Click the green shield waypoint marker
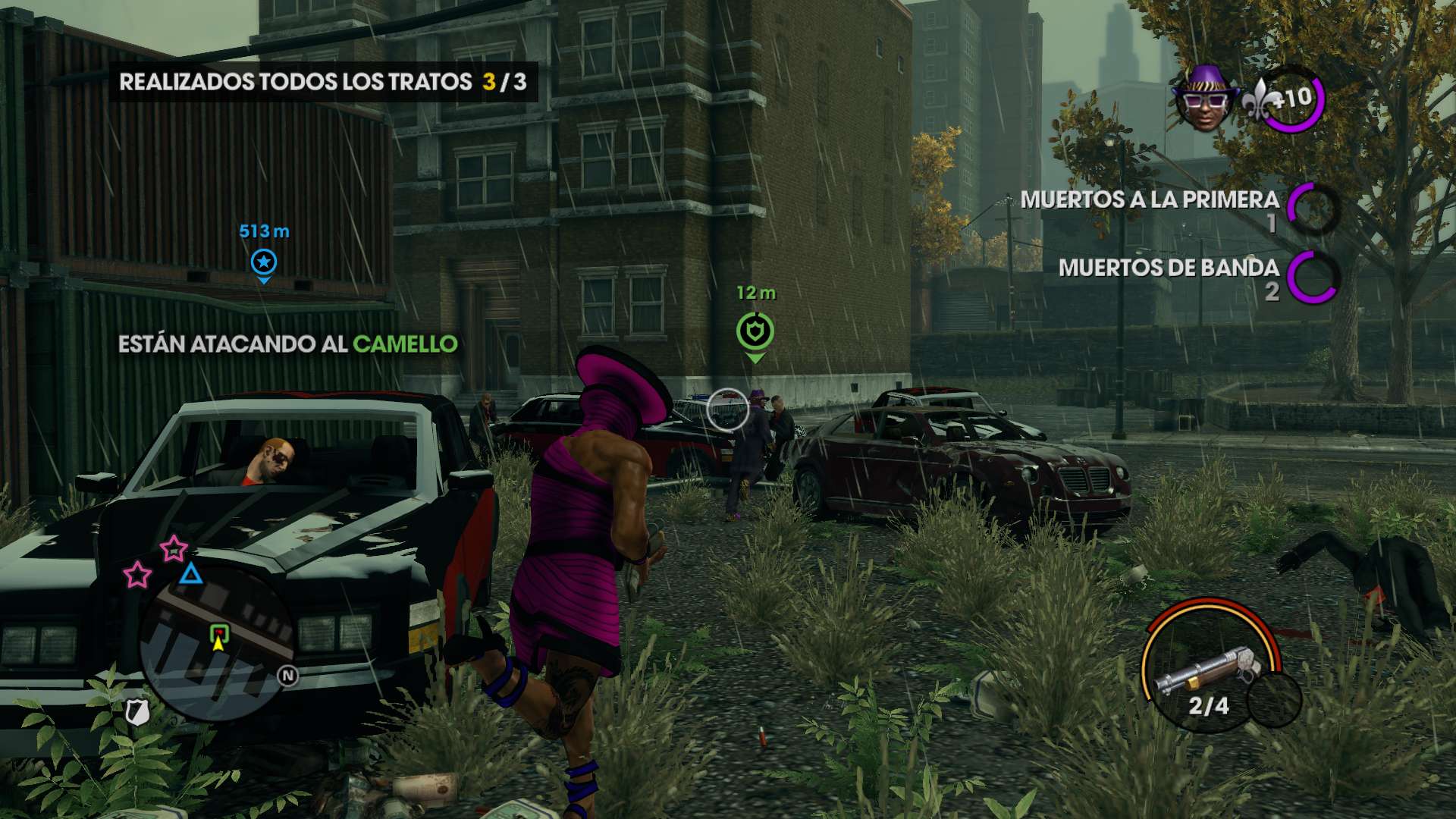The height and width of the screenshot is (819, 1456). pos(755,332)
